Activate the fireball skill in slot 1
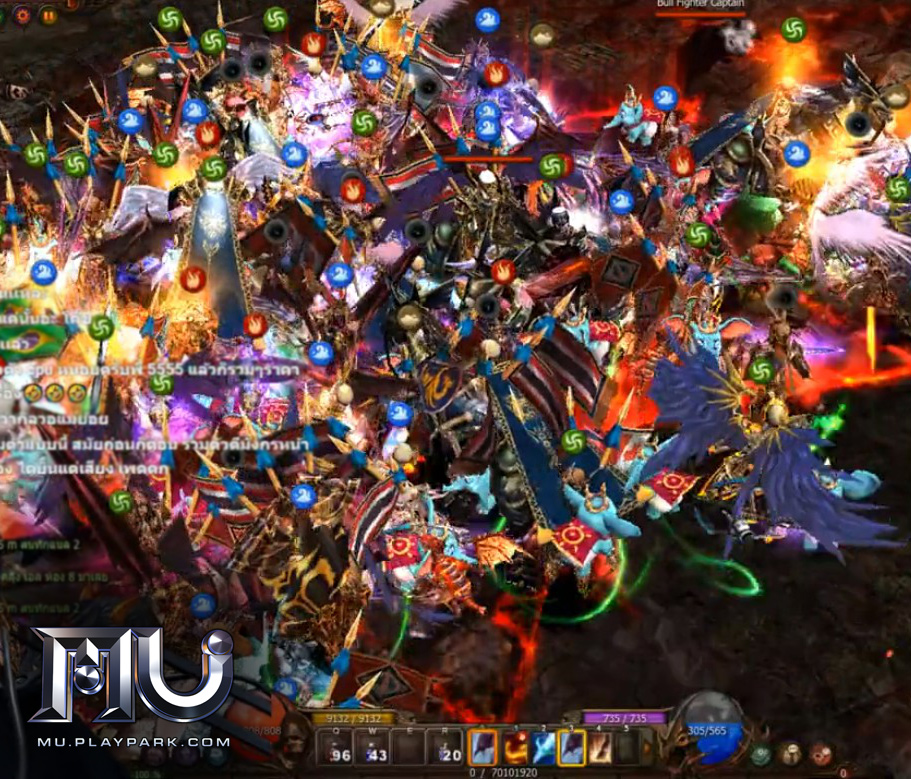This screenshot has height=779, width=911. (x=515, y=747)
